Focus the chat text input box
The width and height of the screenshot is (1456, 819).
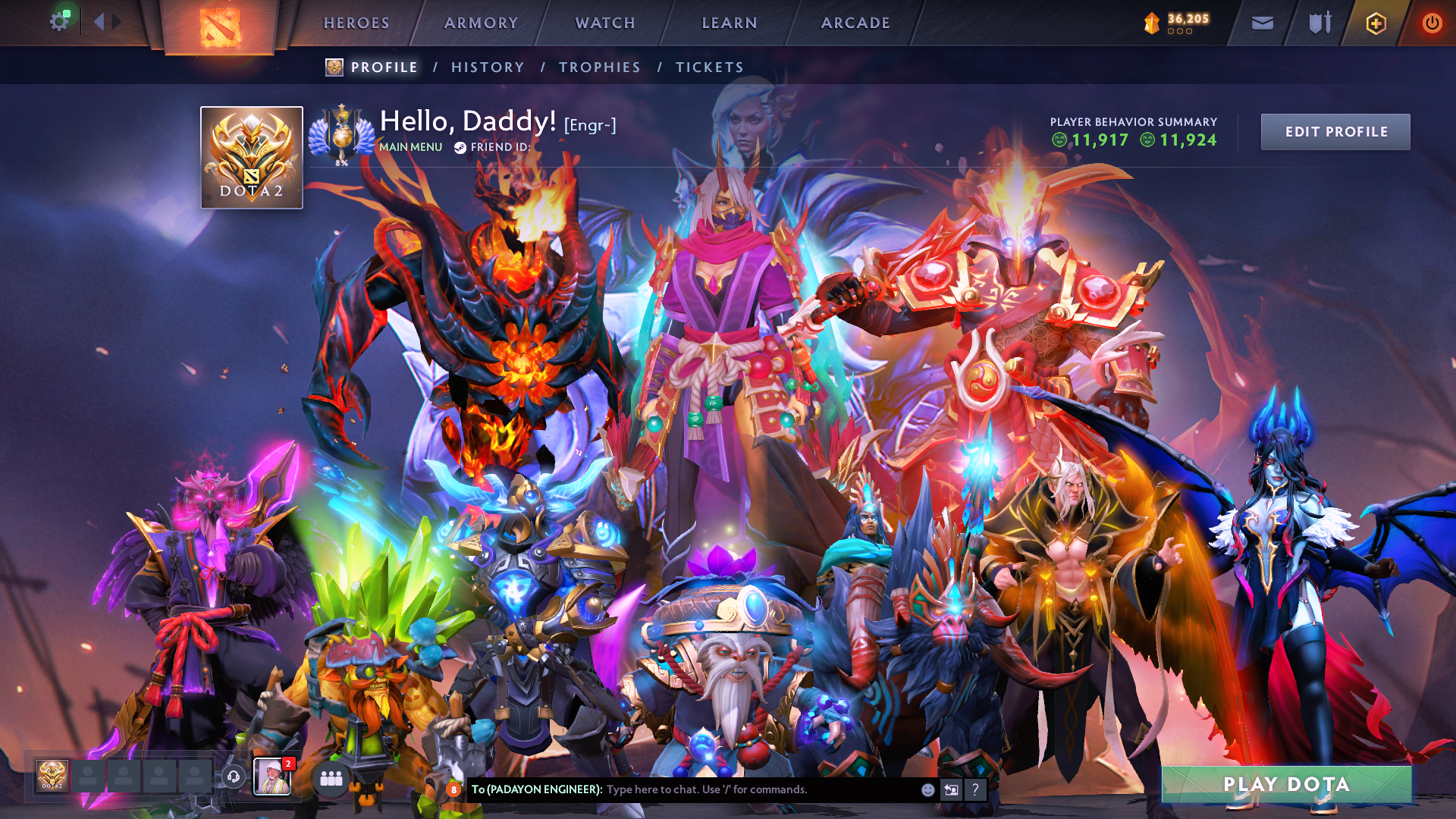pos(758,789)
